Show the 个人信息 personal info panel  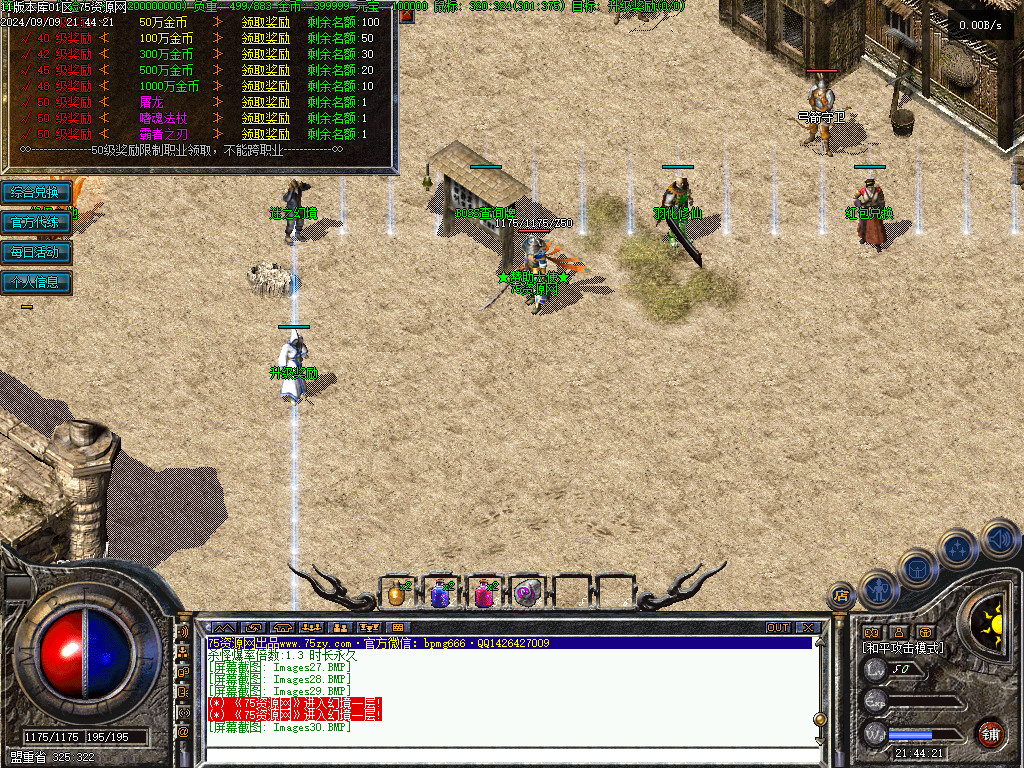coord(36,282)
